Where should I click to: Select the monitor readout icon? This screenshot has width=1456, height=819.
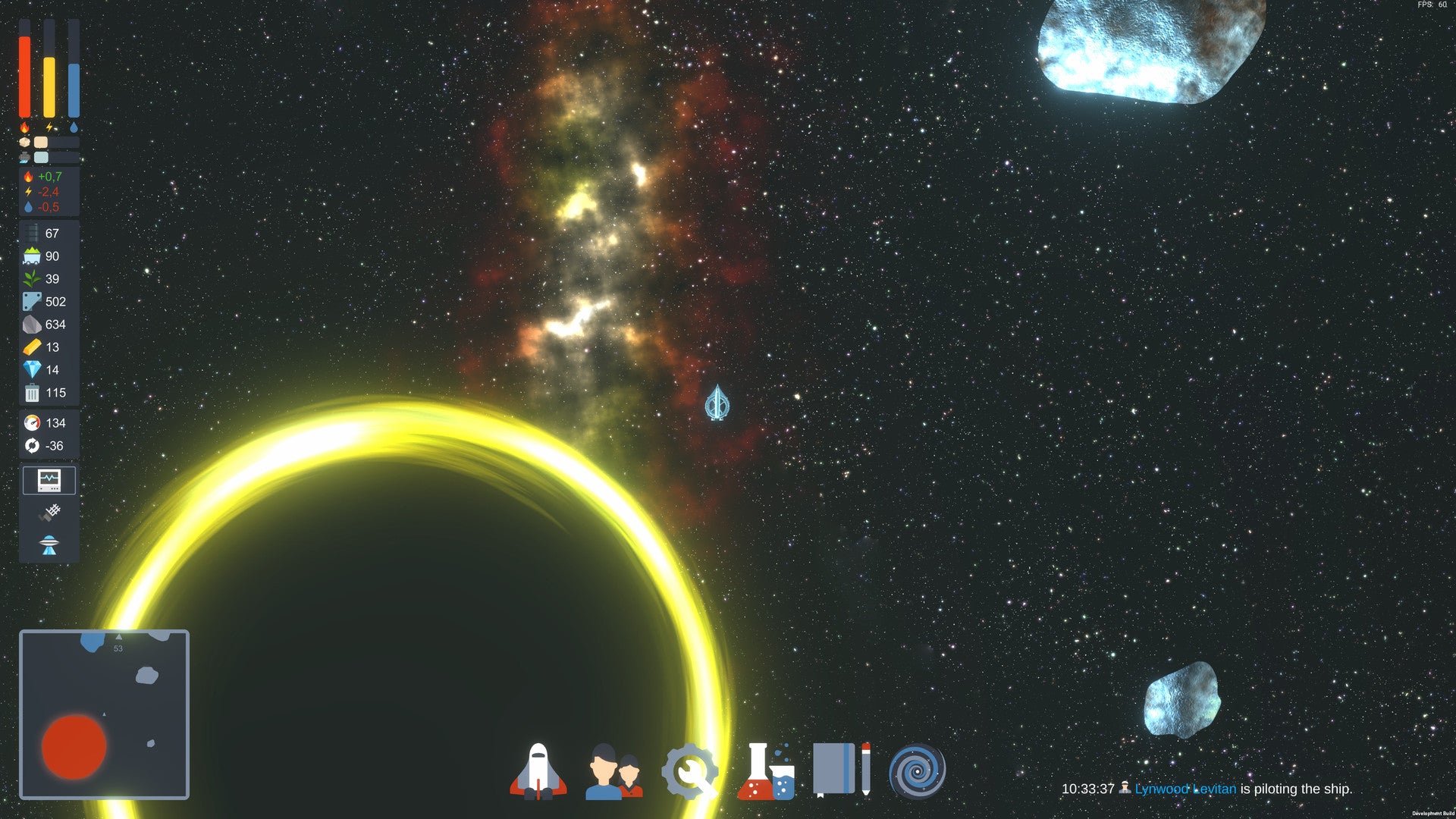coord(49,480)
